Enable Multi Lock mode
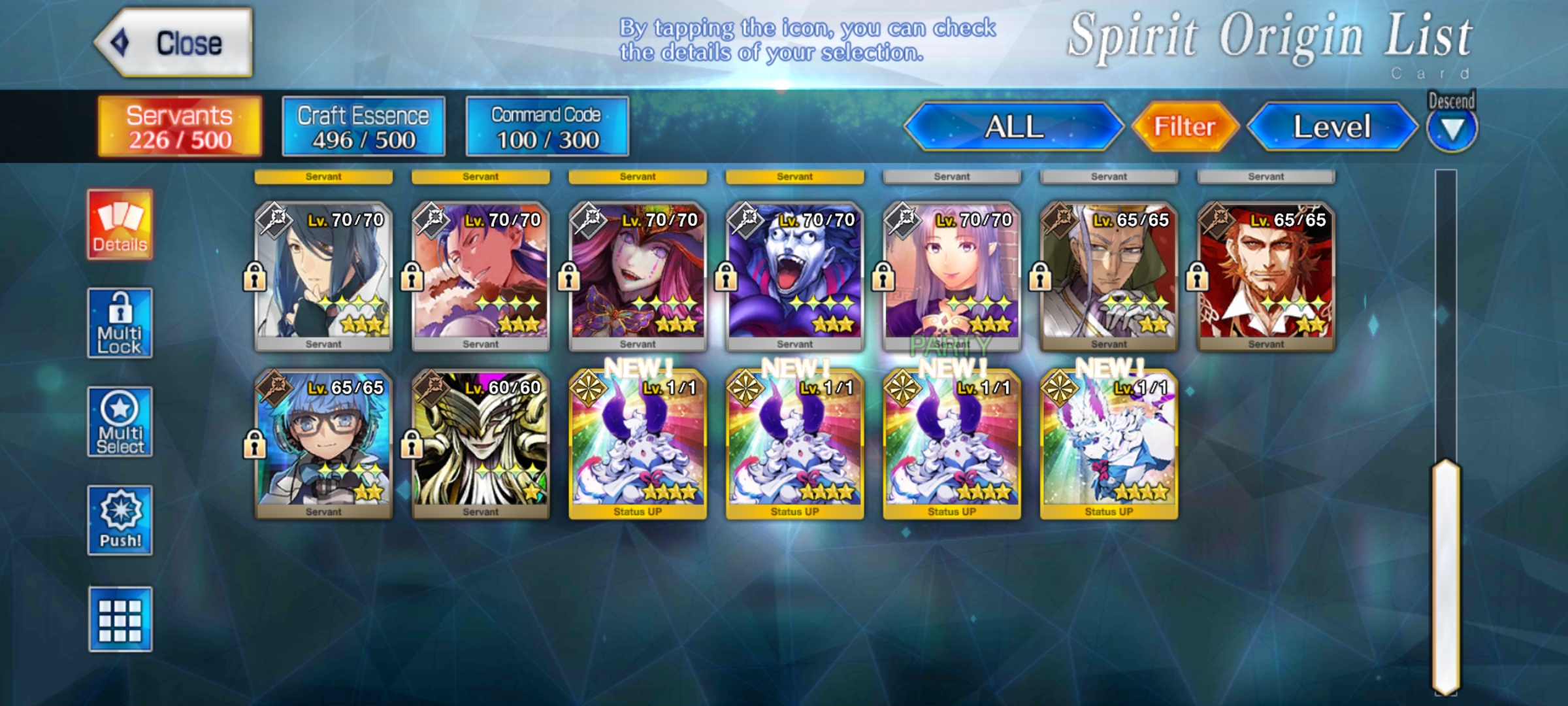This screenshot has width=1568, height=706. pos(120,324)
